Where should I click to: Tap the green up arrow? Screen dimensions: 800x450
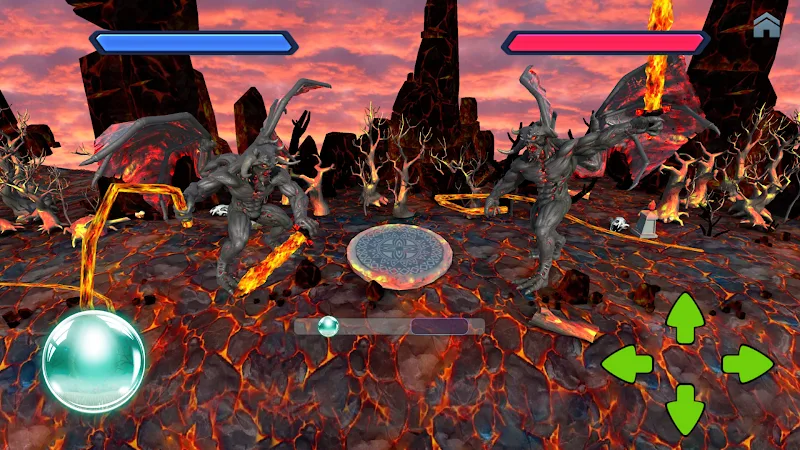[x=686, y=318]
